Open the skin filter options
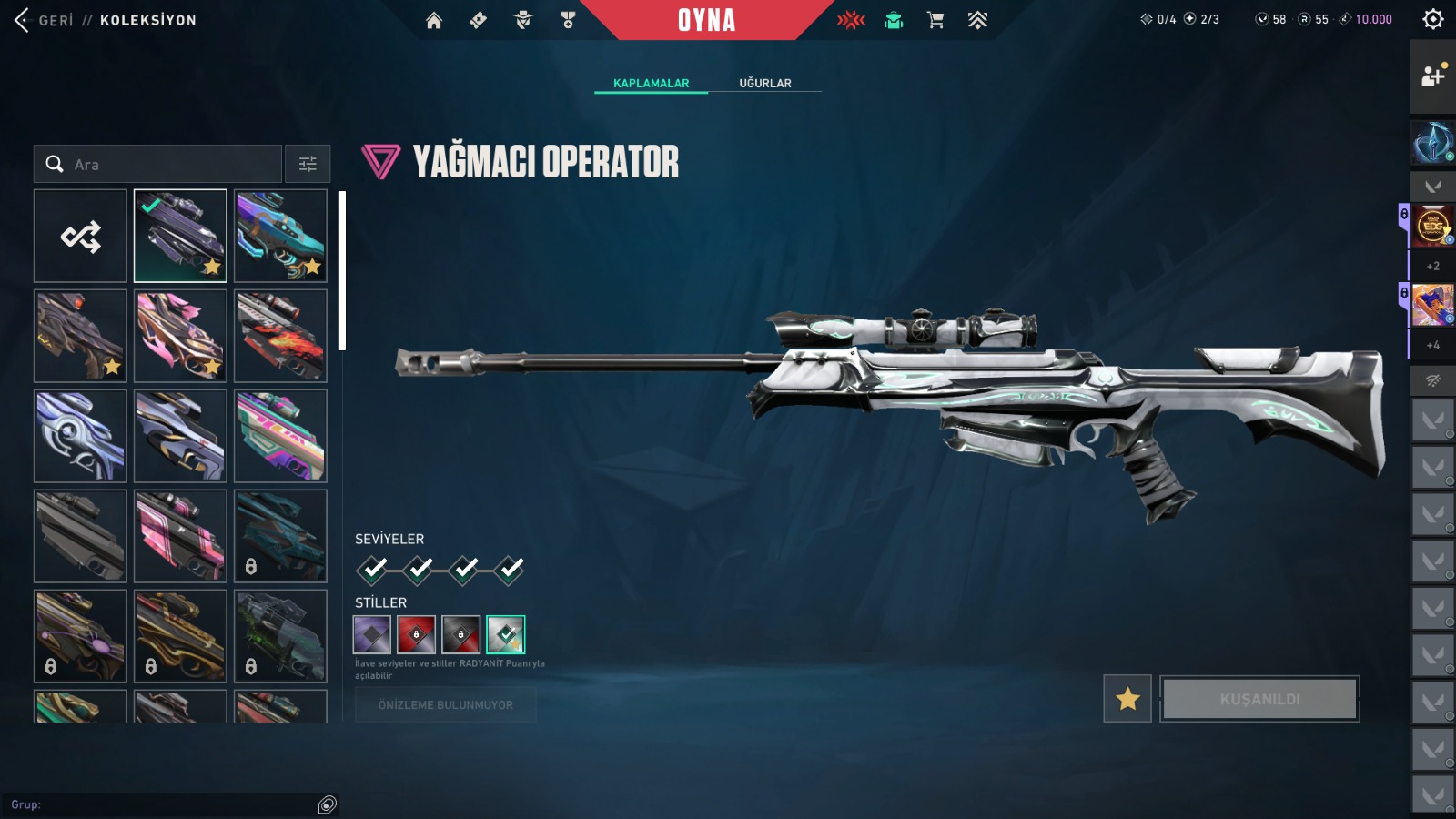 (308, 165)
